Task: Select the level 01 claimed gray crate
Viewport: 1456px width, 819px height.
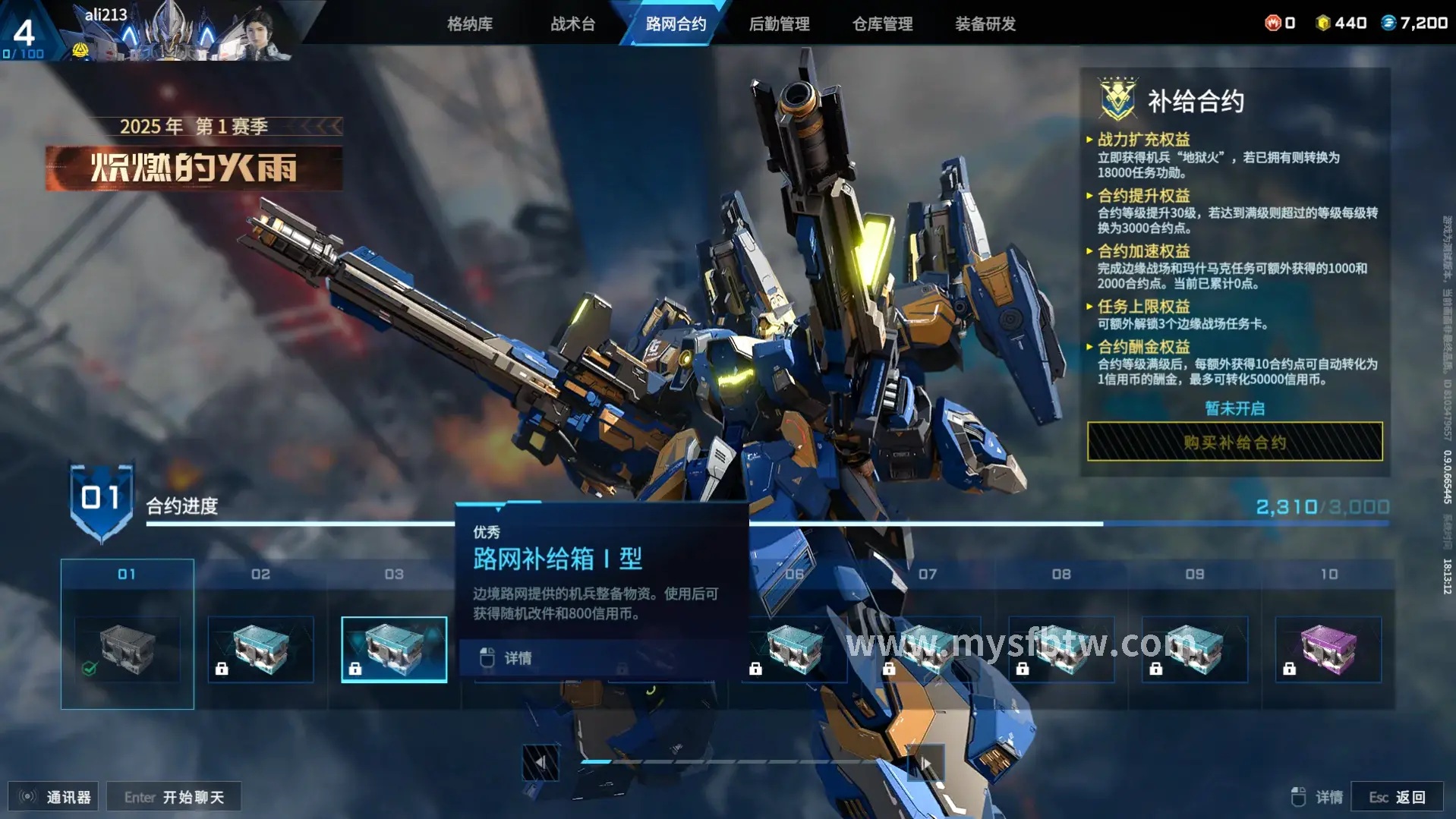Action: tap(128, 649)
